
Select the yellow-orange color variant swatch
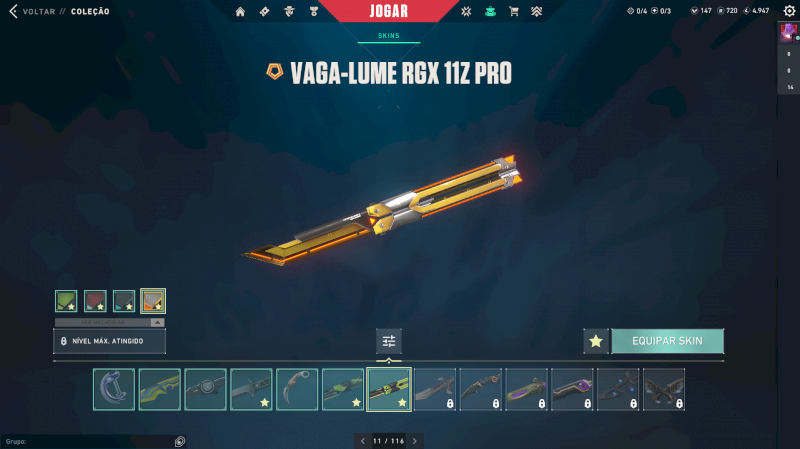[153, 300]
